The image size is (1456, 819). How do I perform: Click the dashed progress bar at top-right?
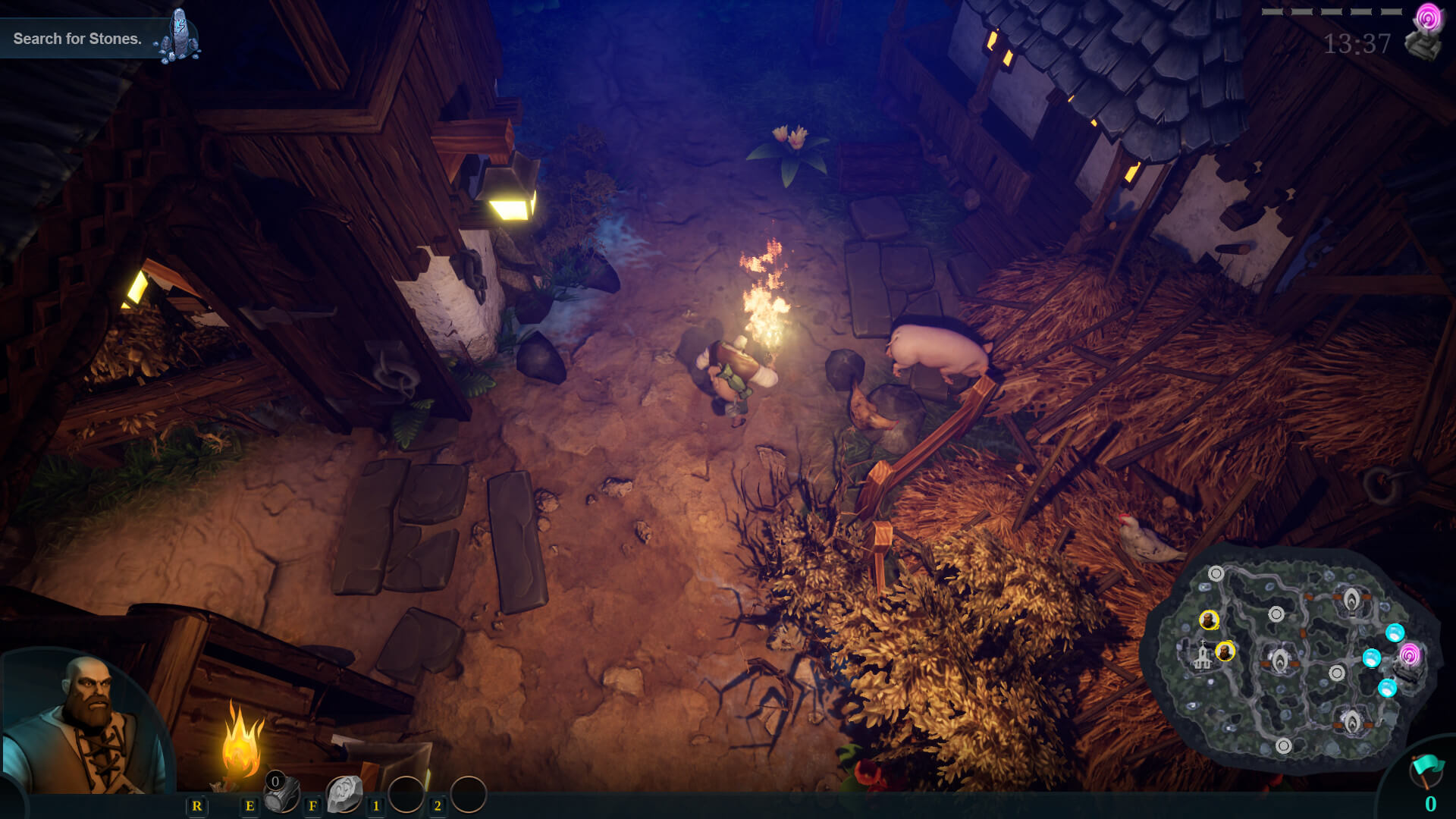(1331, 11)
